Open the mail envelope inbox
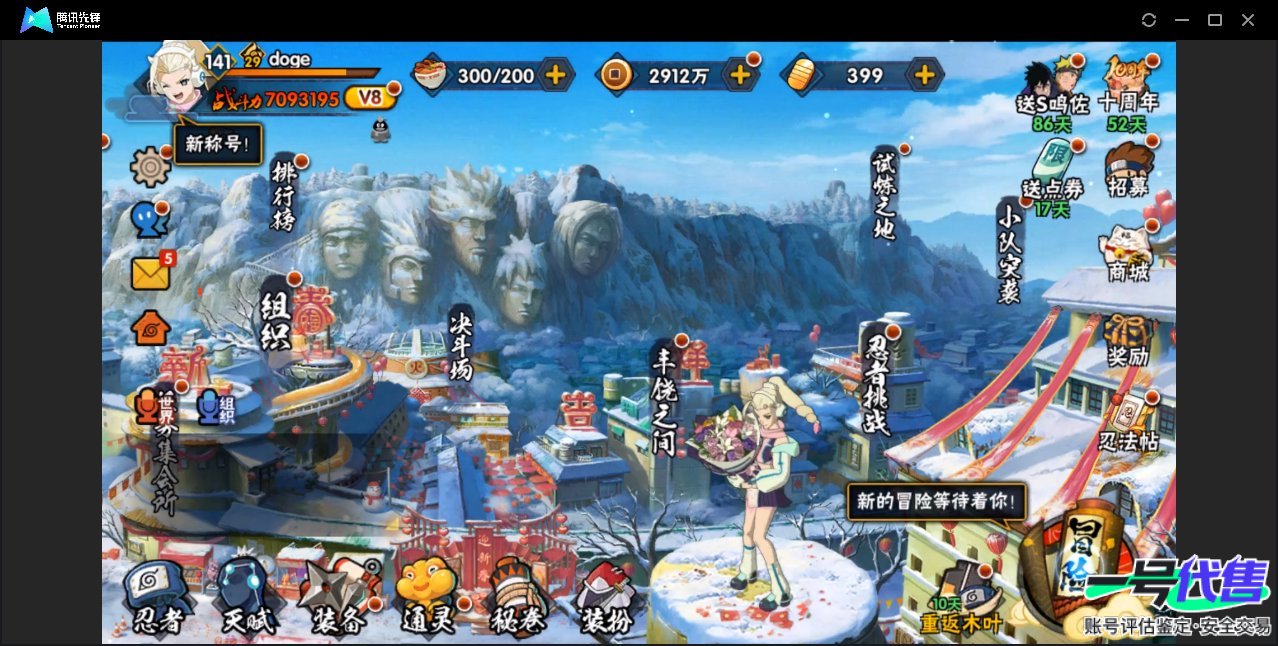This screenshot has width=1278, height=646. coord(150,273)
